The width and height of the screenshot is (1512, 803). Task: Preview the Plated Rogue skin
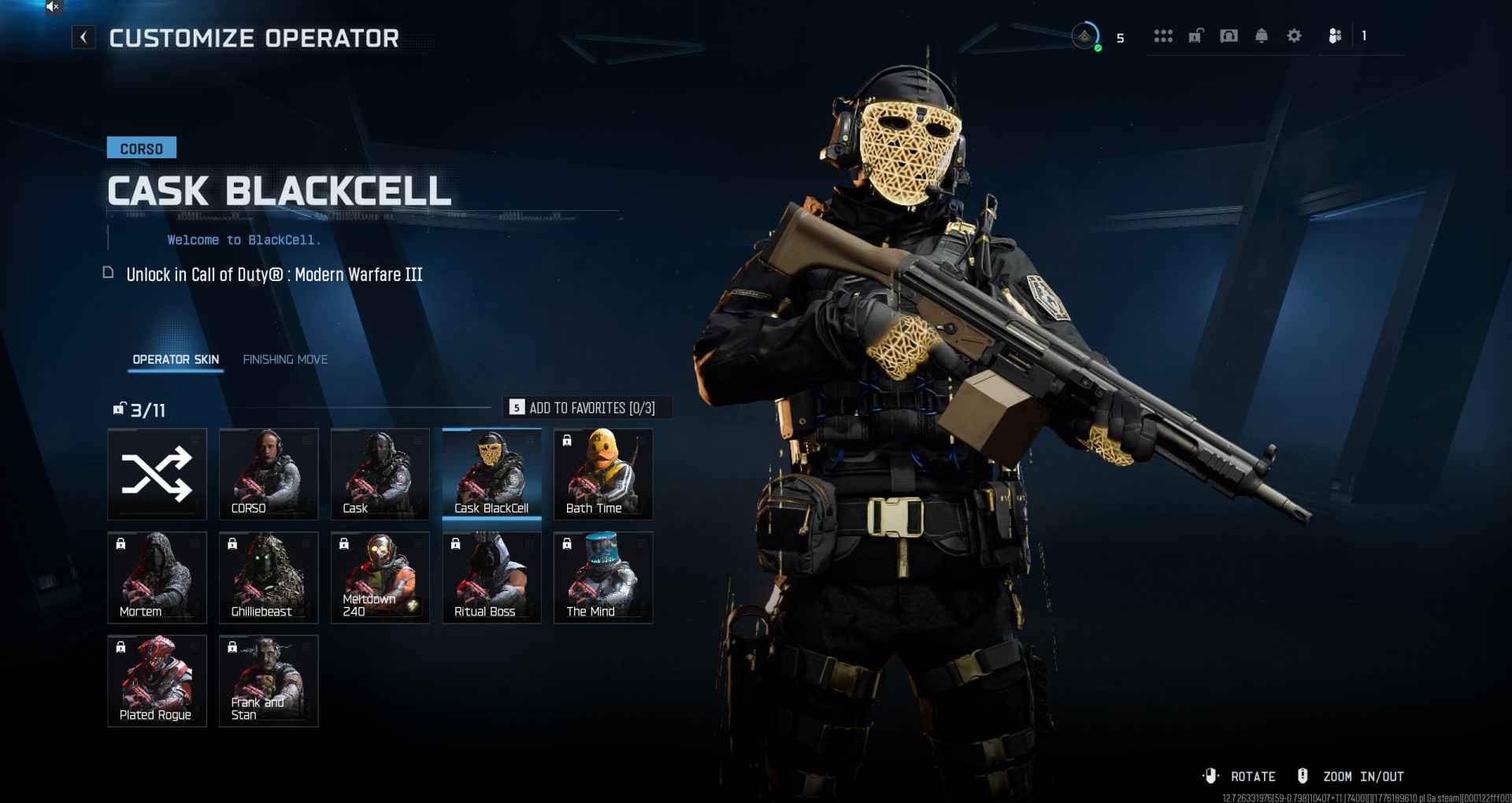[x=157, y=680]
